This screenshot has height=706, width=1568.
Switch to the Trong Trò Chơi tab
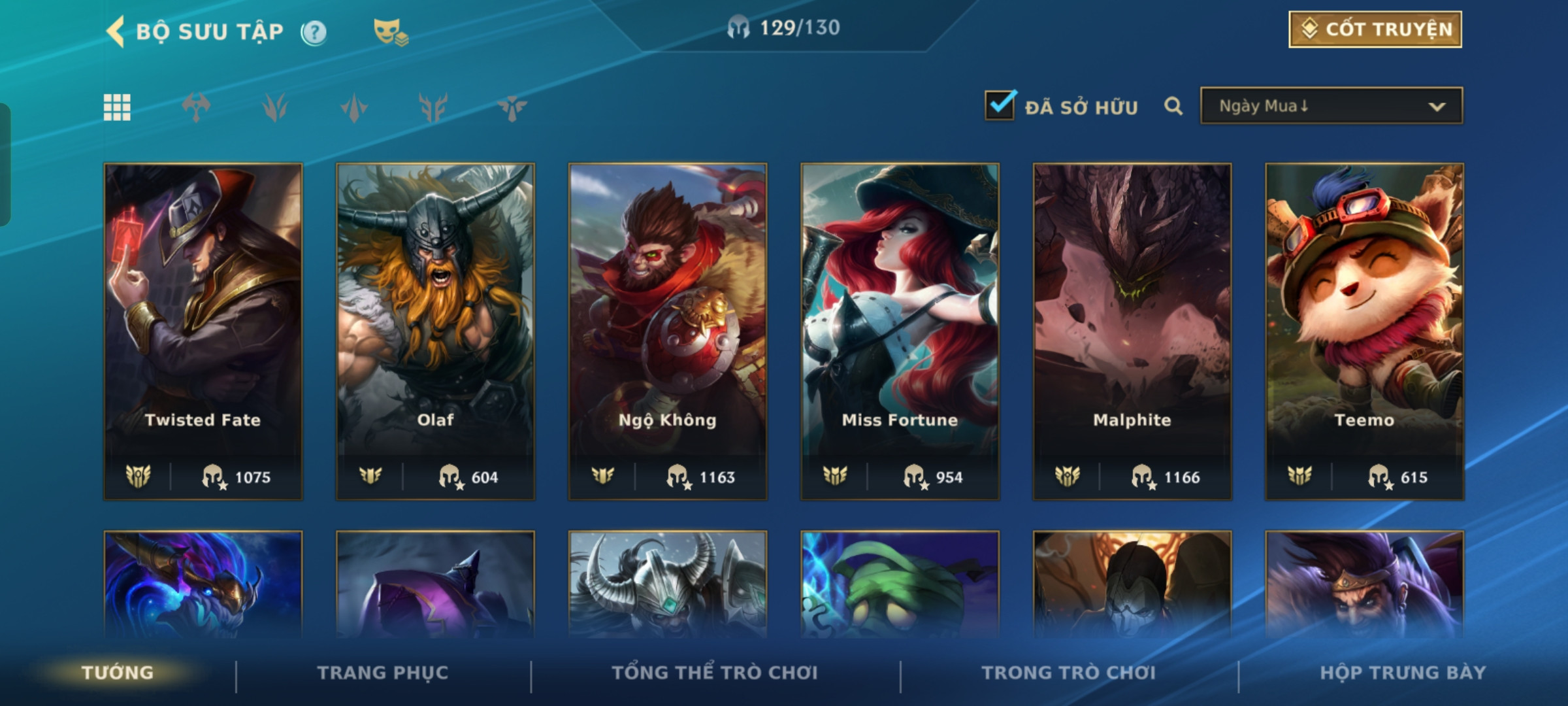[1069, 673]
